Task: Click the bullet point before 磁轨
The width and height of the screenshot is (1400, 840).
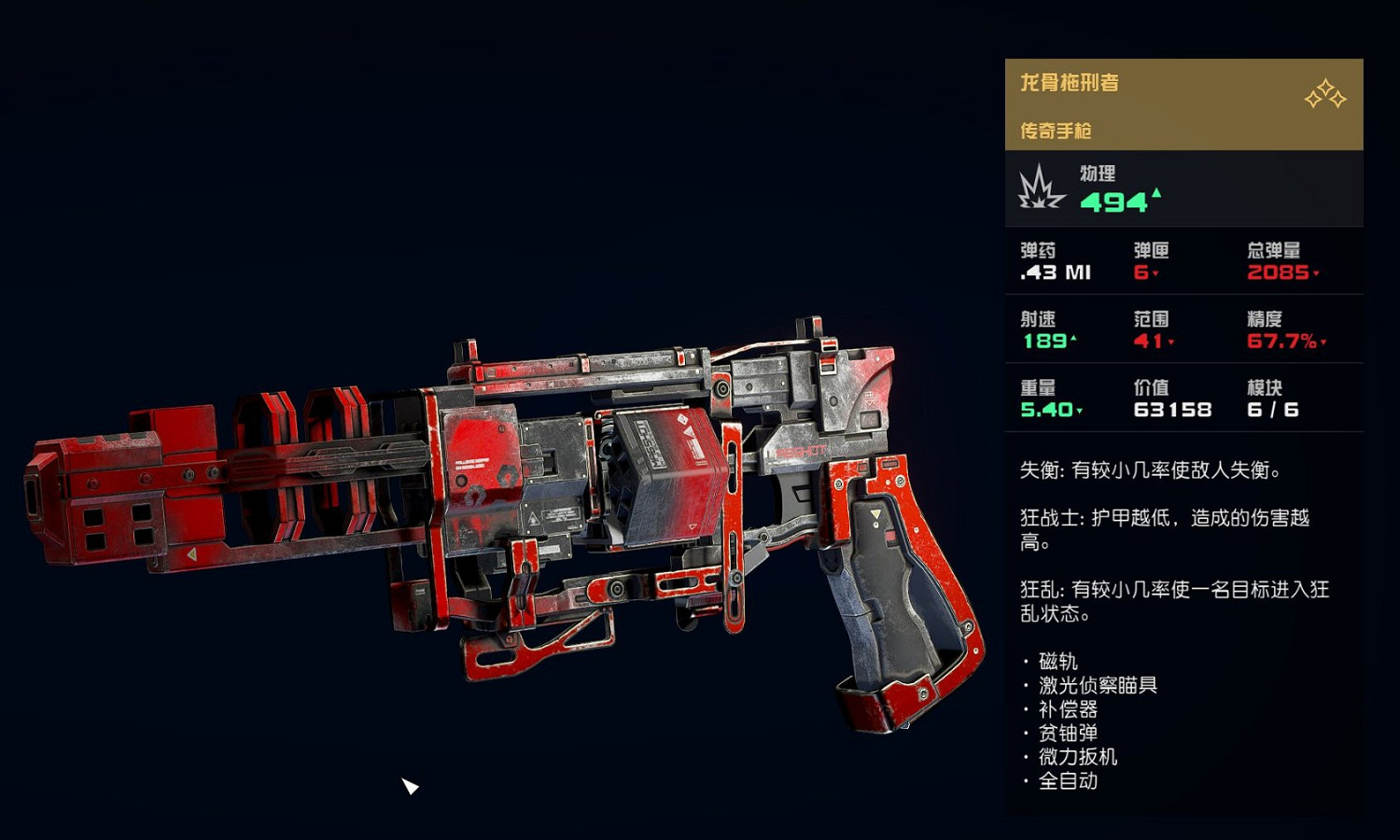Action: [x=1025, y=661]
